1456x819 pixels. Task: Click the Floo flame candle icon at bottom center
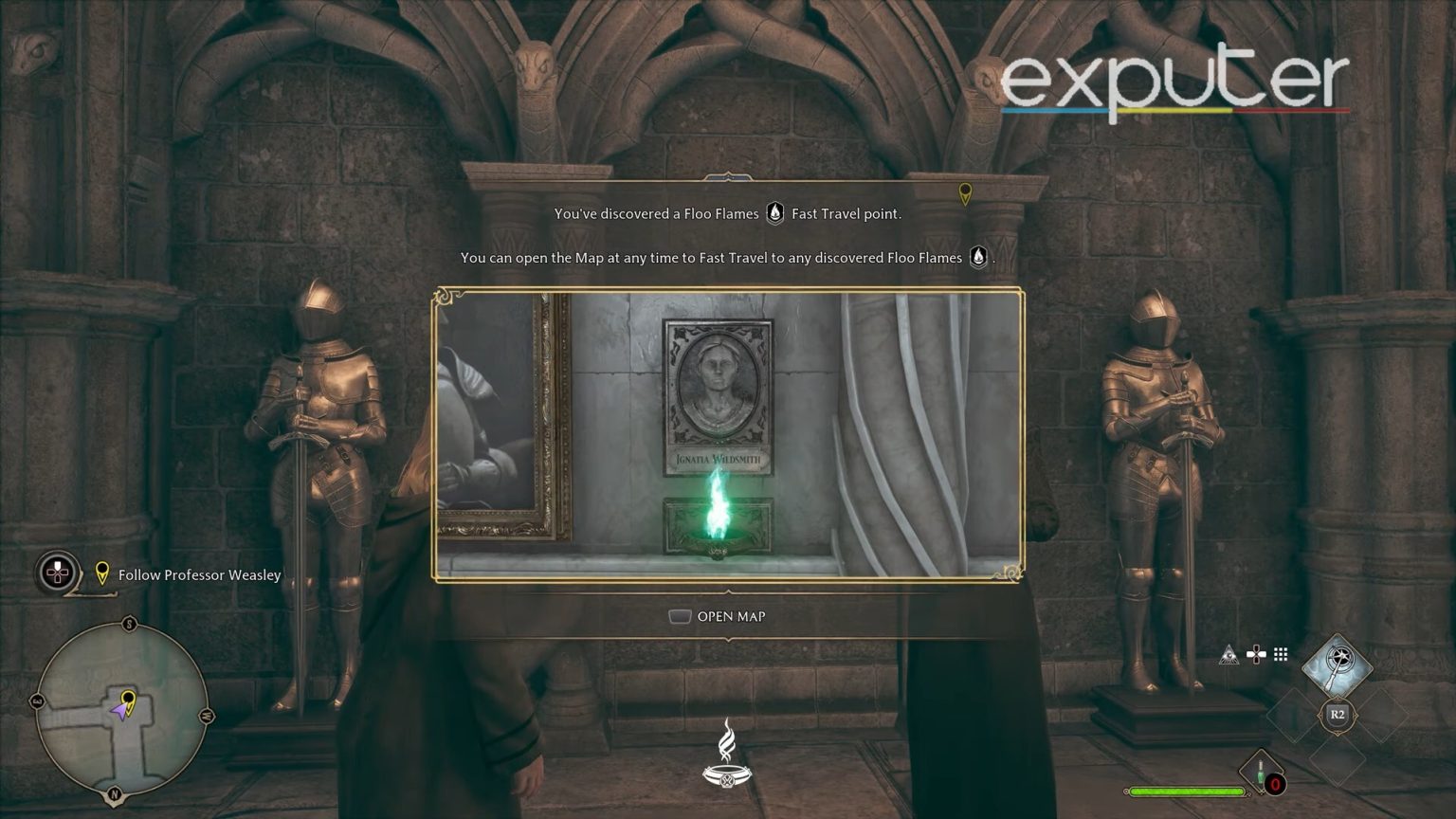click(x=726, y=758)
